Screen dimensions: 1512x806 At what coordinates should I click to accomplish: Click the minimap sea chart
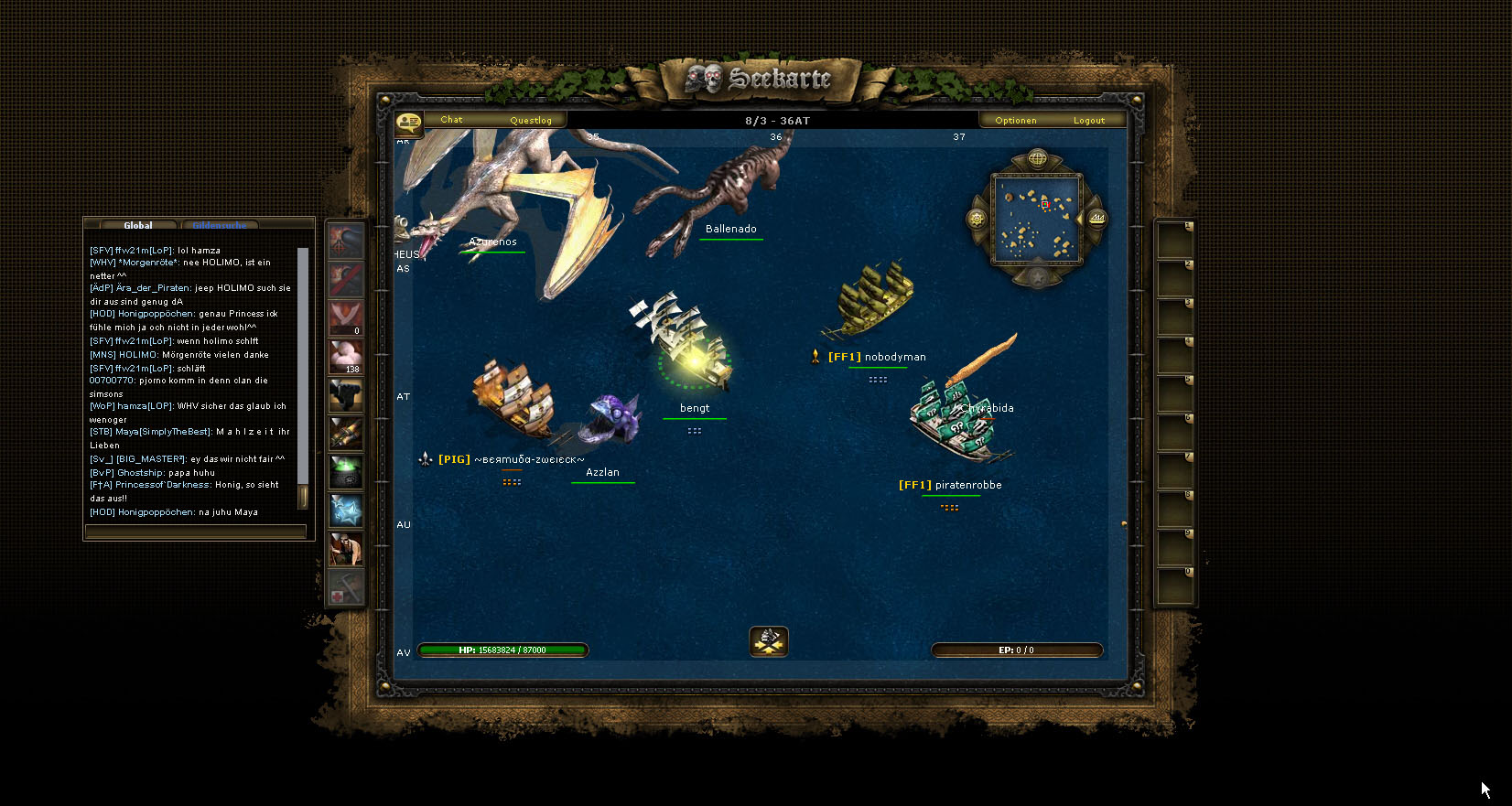point(1037,219)
